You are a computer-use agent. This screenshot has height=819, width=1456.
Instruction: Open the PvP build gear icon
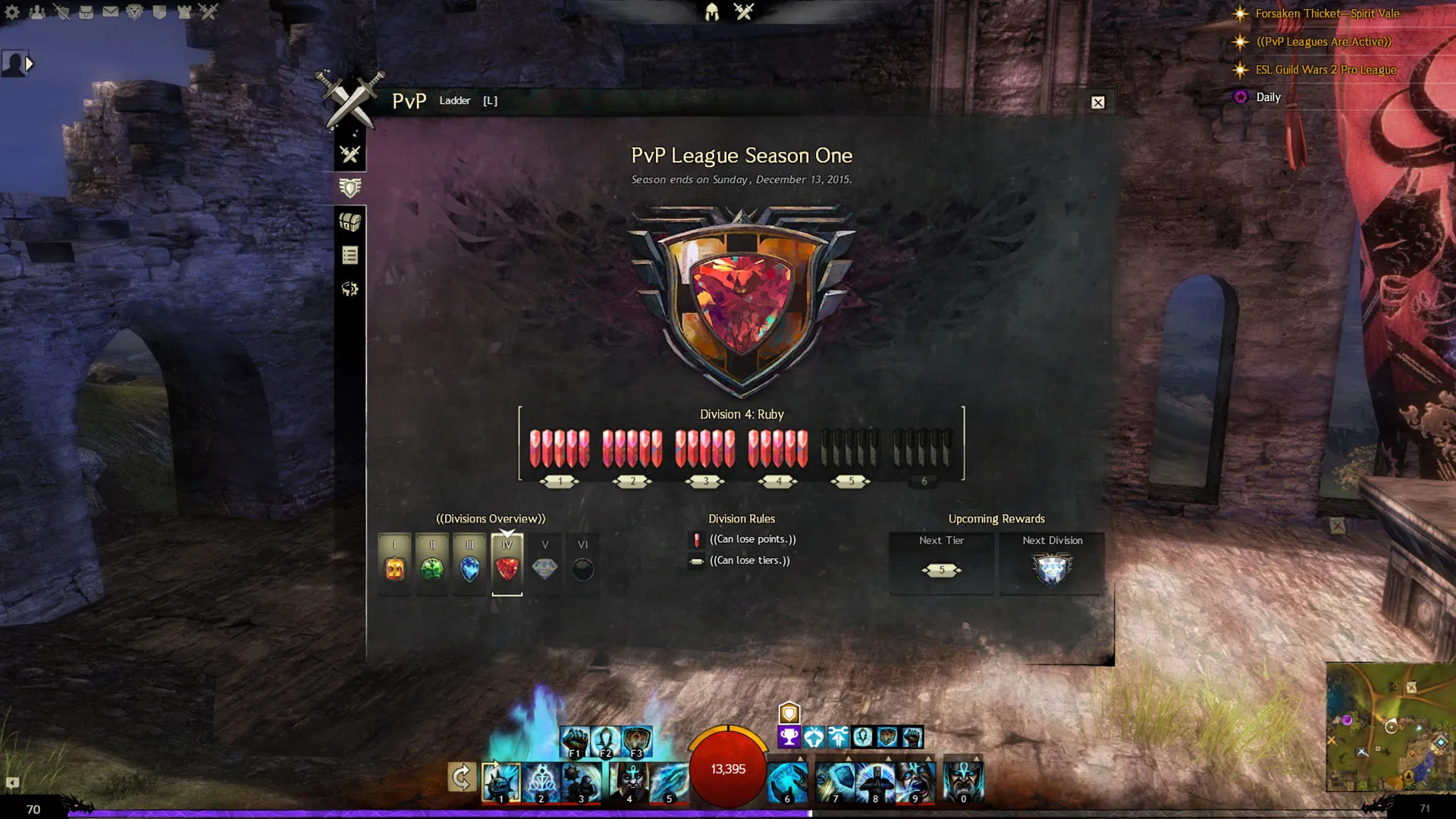[x=349, y=289]
